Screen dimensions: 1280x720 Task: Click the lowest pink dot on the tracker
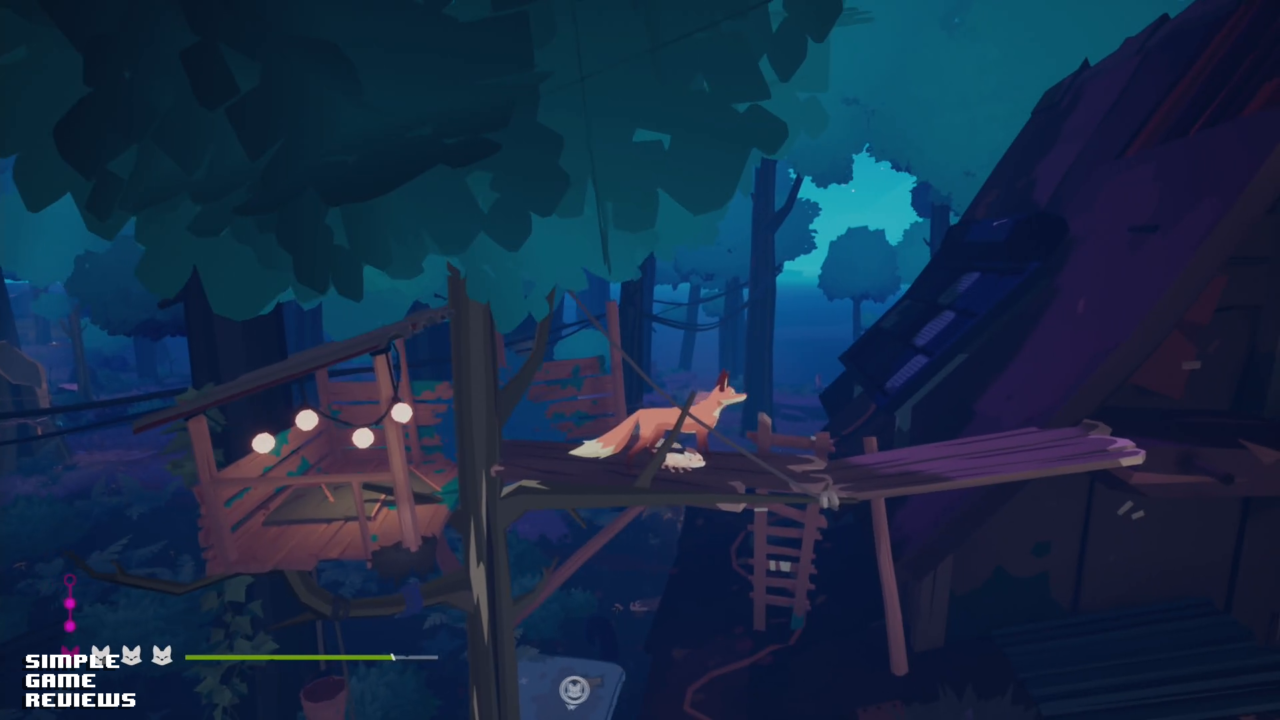pos(70,625)
